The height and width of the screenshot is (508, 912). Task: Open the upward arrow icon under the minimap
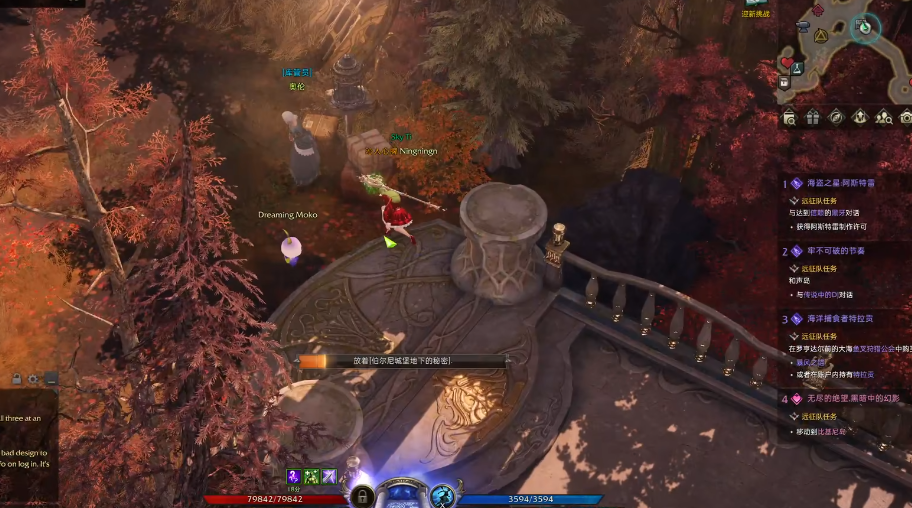[x=860, y=118]
